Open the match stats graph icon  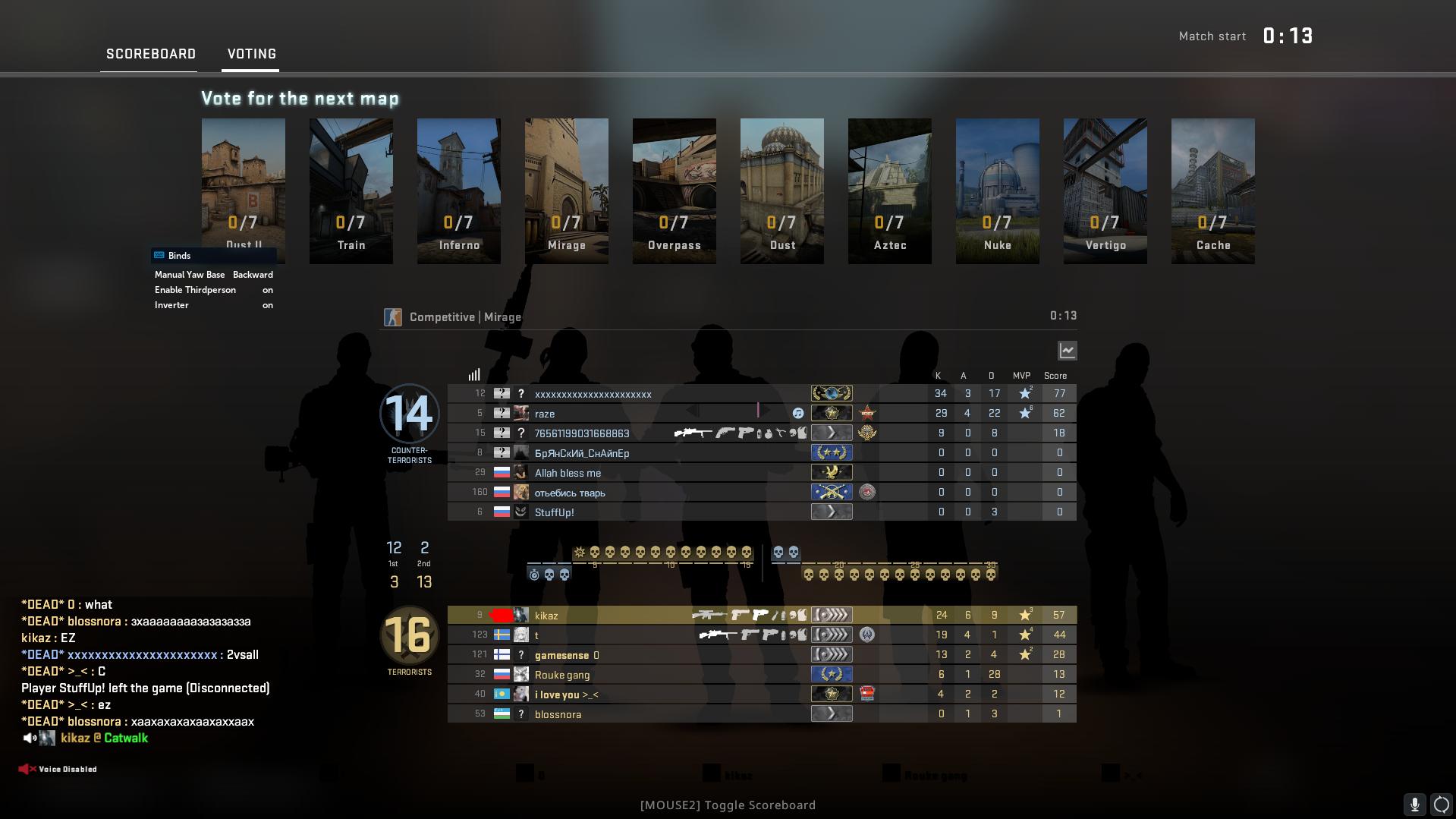coord(1067,351)
